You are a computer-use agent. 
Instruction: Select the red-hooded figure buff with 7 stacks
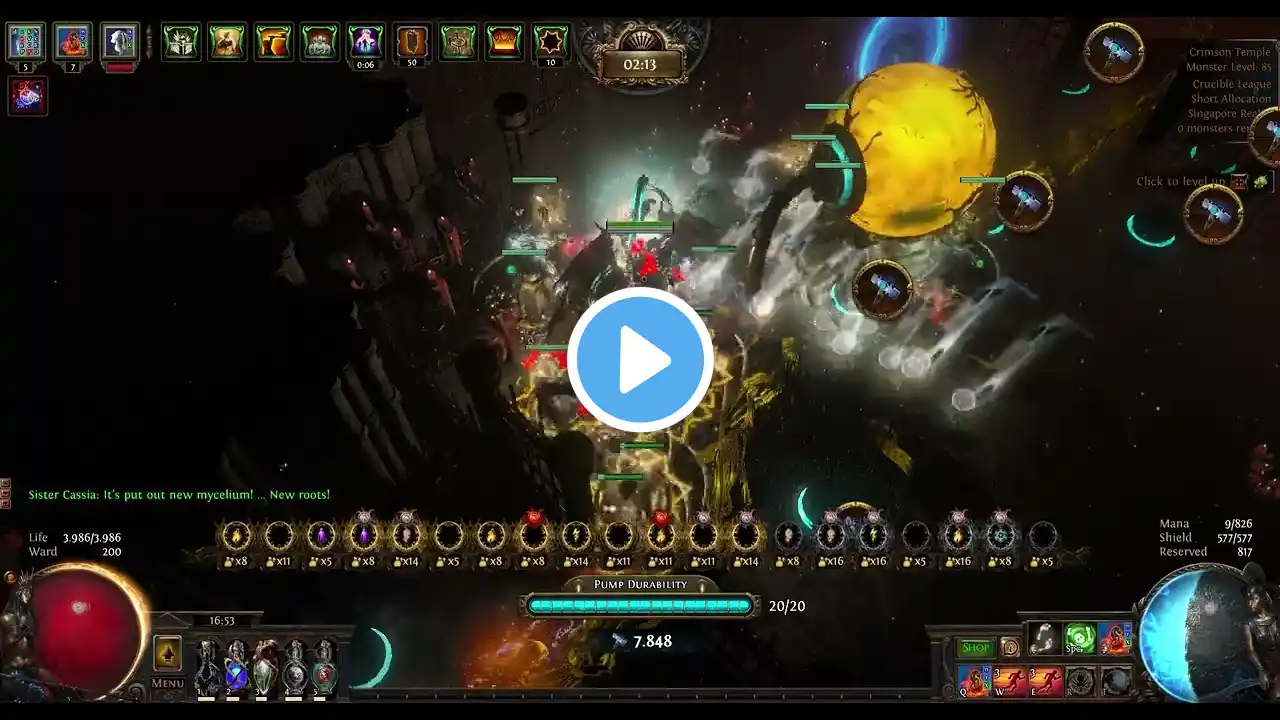(x=72, y=42)
